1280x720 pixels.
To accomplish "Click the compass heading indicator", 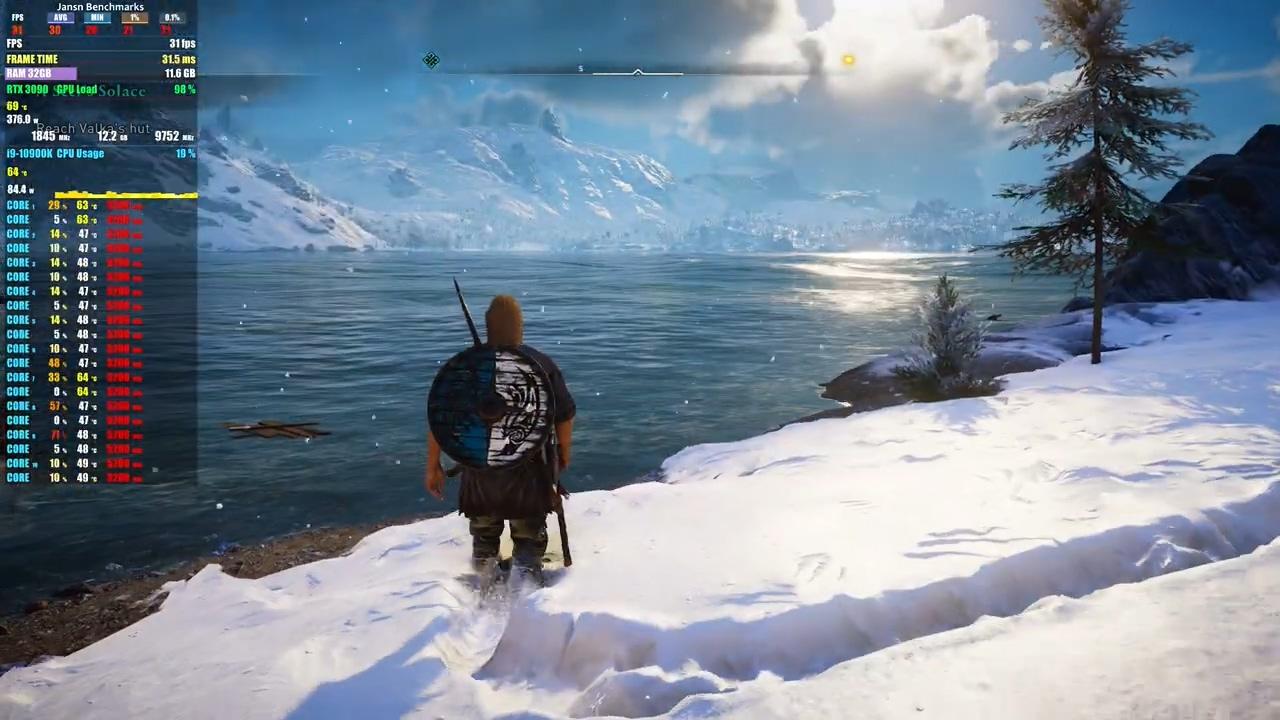I will point(637,72).
